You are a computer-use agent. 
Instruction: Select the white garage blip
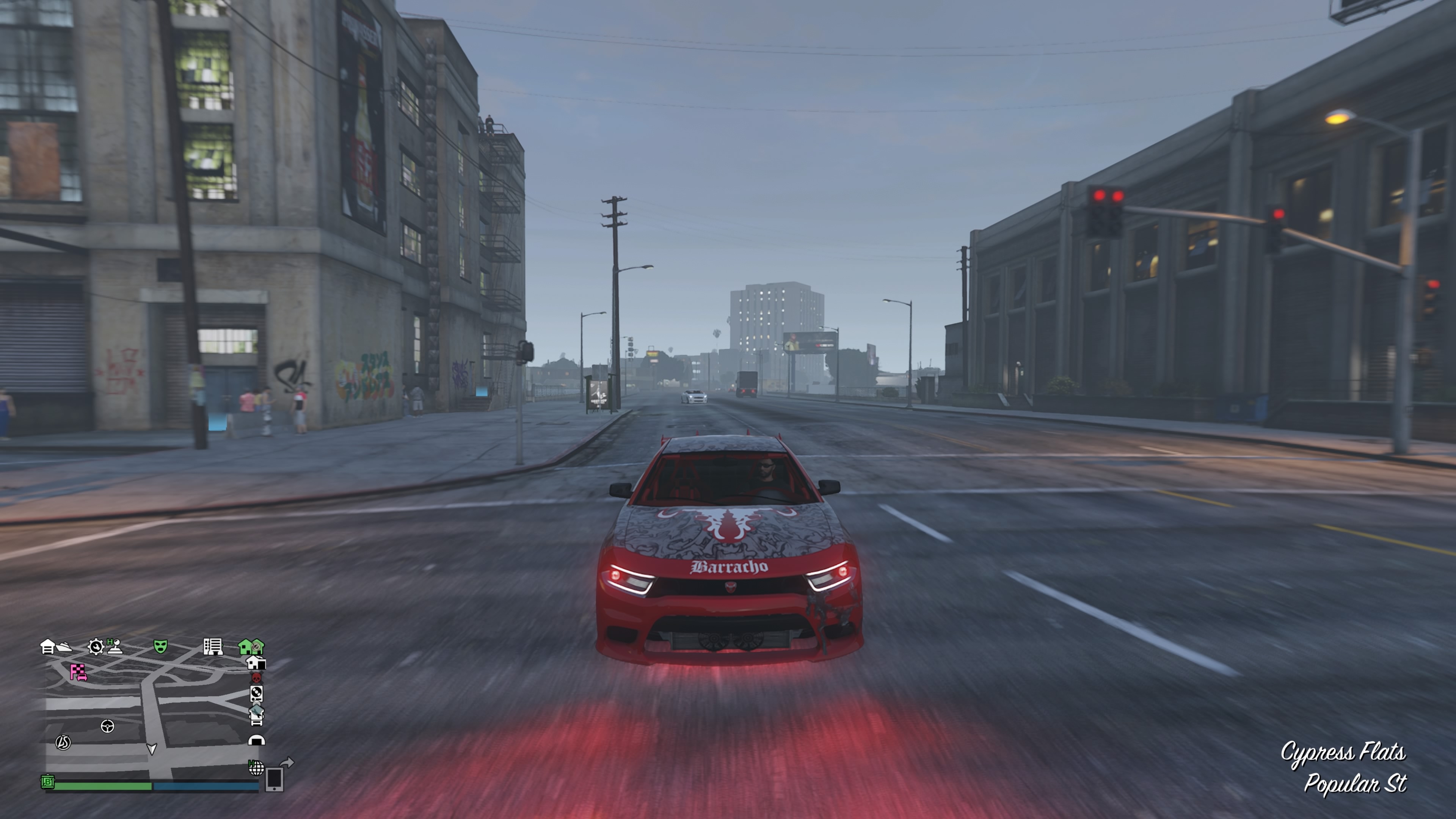point(47,646)
